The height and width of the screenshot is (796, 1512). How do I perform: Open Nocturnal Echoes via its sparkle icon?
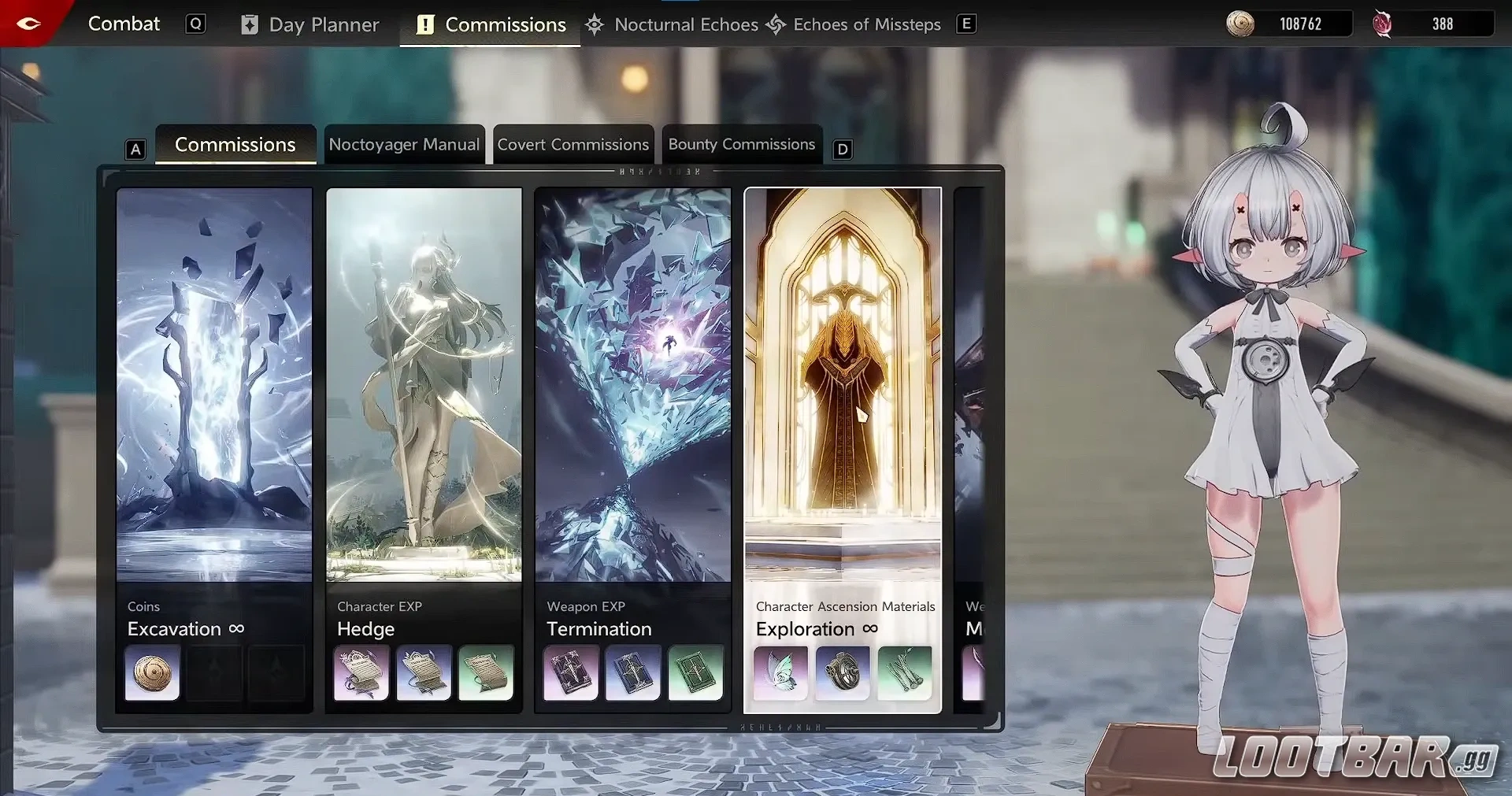point(595,24)
